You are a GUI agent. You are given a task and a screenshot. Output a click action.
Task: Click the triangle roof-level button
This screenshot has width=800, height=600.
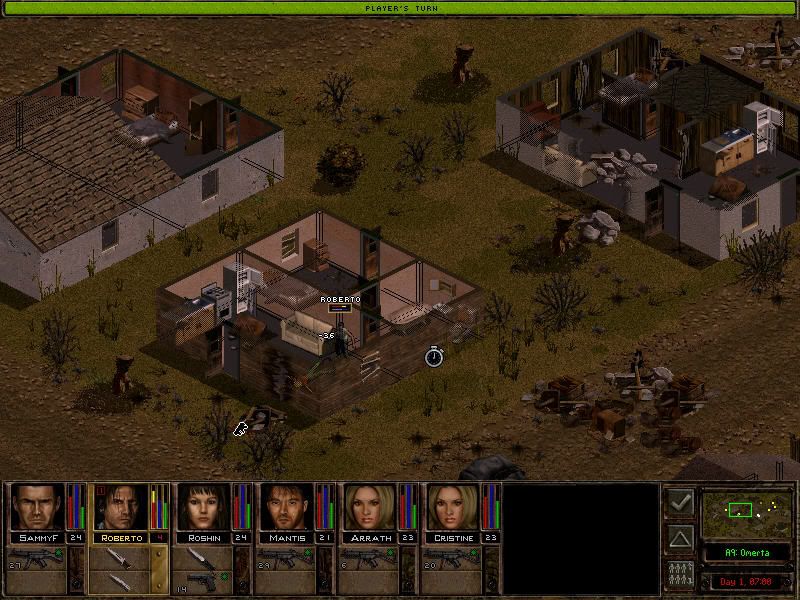pyautogui.click(x=679, y=540)
